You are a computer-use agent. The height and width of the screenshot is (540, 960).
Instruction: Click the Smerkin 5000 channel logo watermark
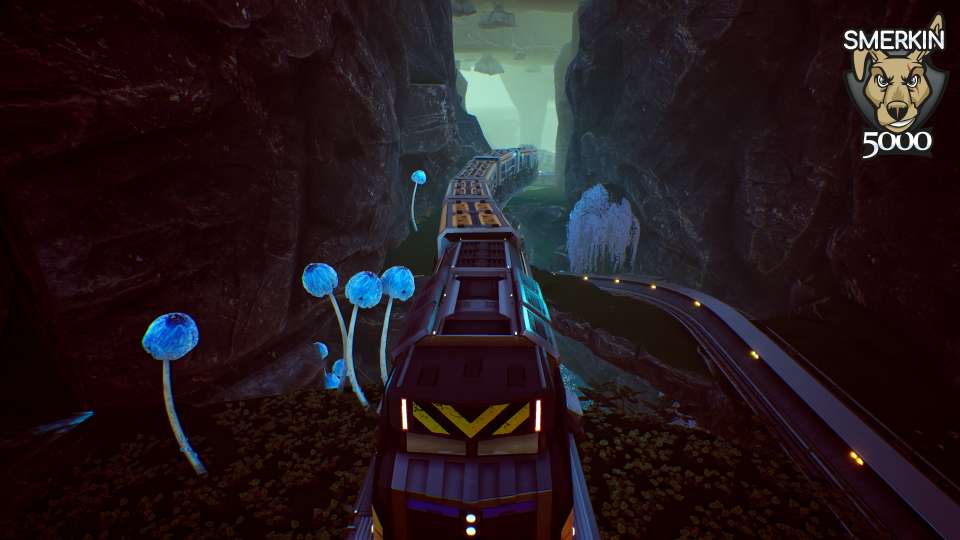[x=894, y=87]
